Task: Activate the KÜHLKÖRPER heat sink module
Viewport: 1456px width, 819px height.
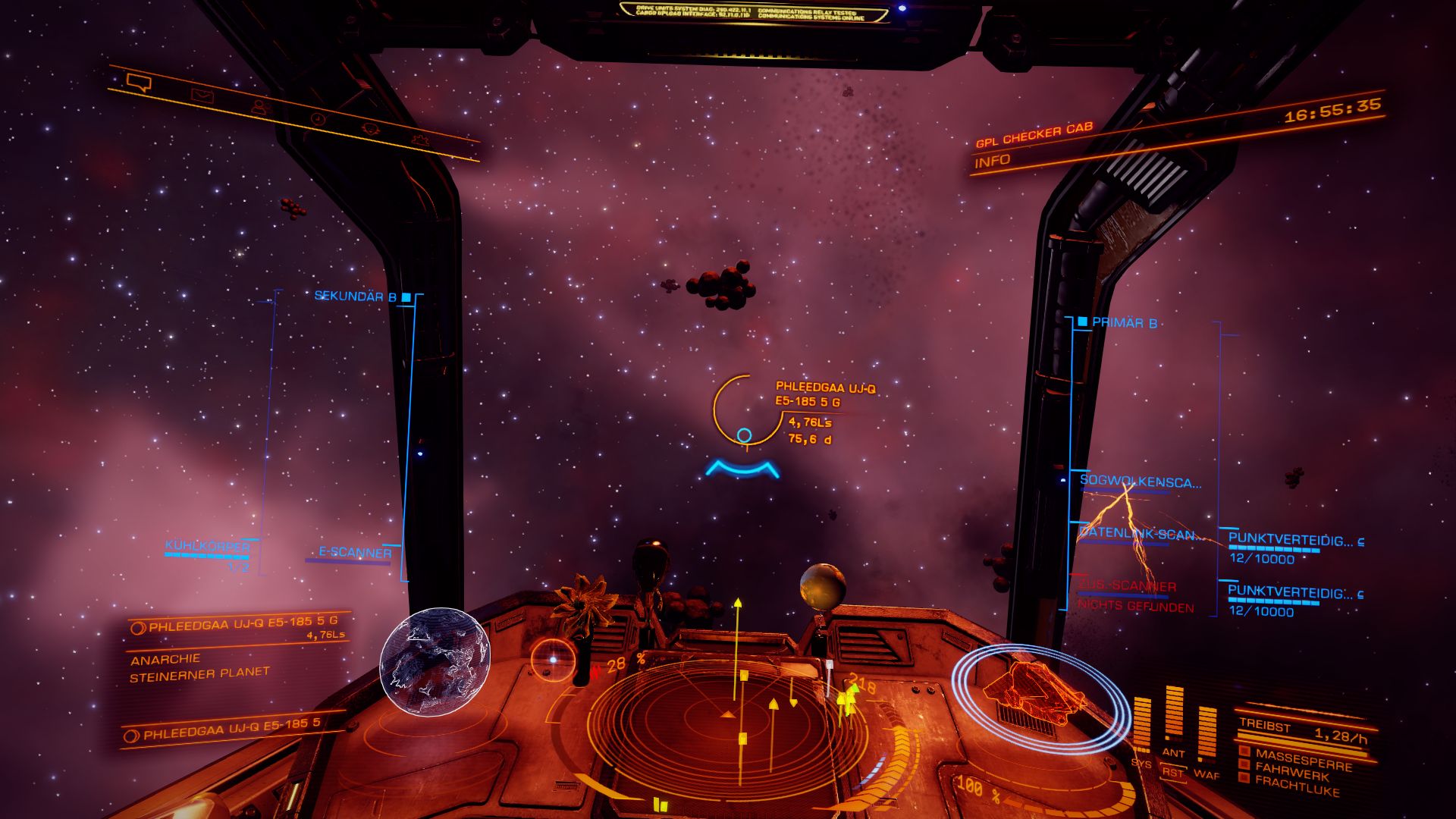Action: click(207, 548)
